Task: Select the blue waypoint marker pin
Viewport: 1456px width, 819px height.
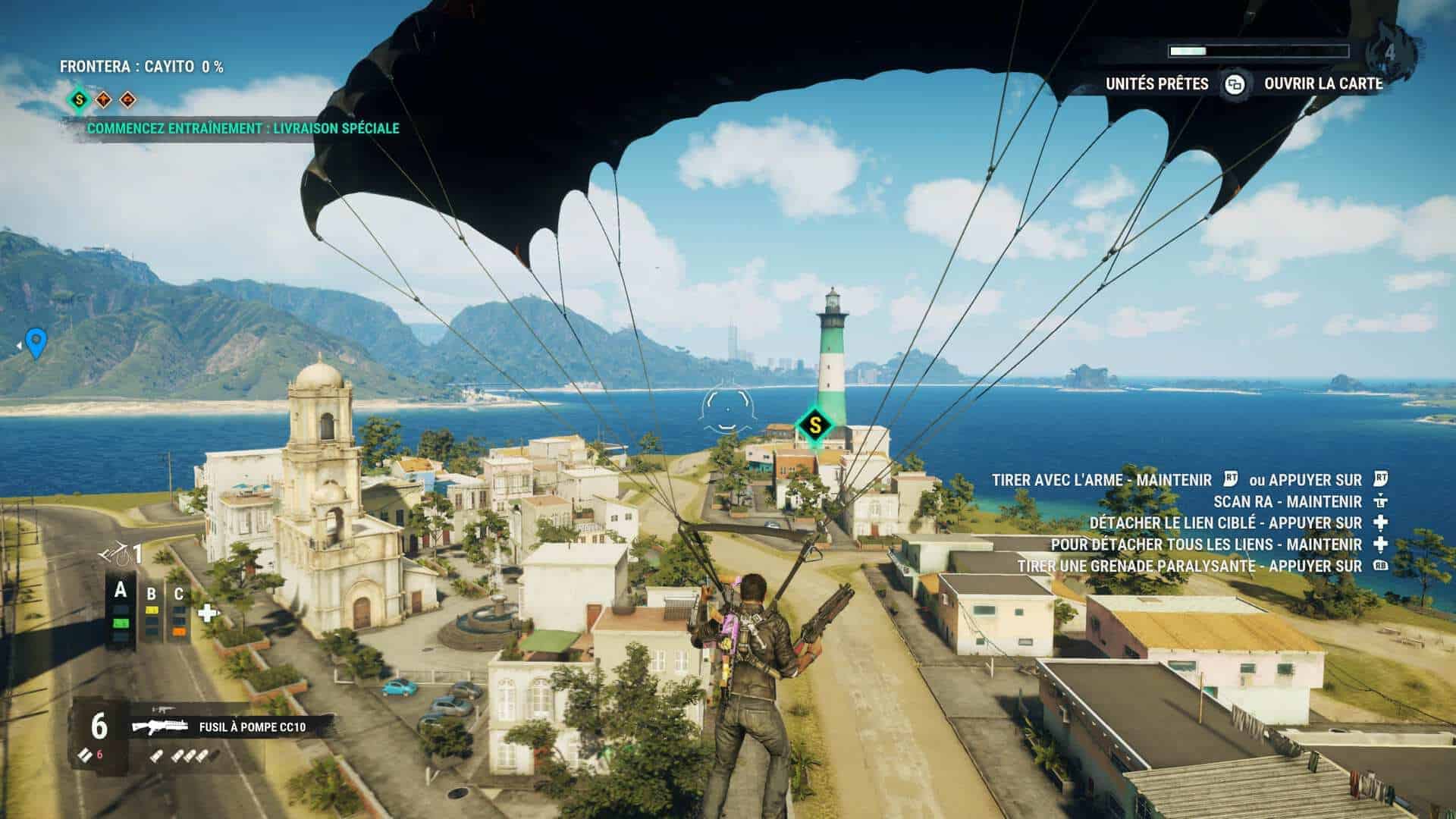Action: tap(36, 343)
